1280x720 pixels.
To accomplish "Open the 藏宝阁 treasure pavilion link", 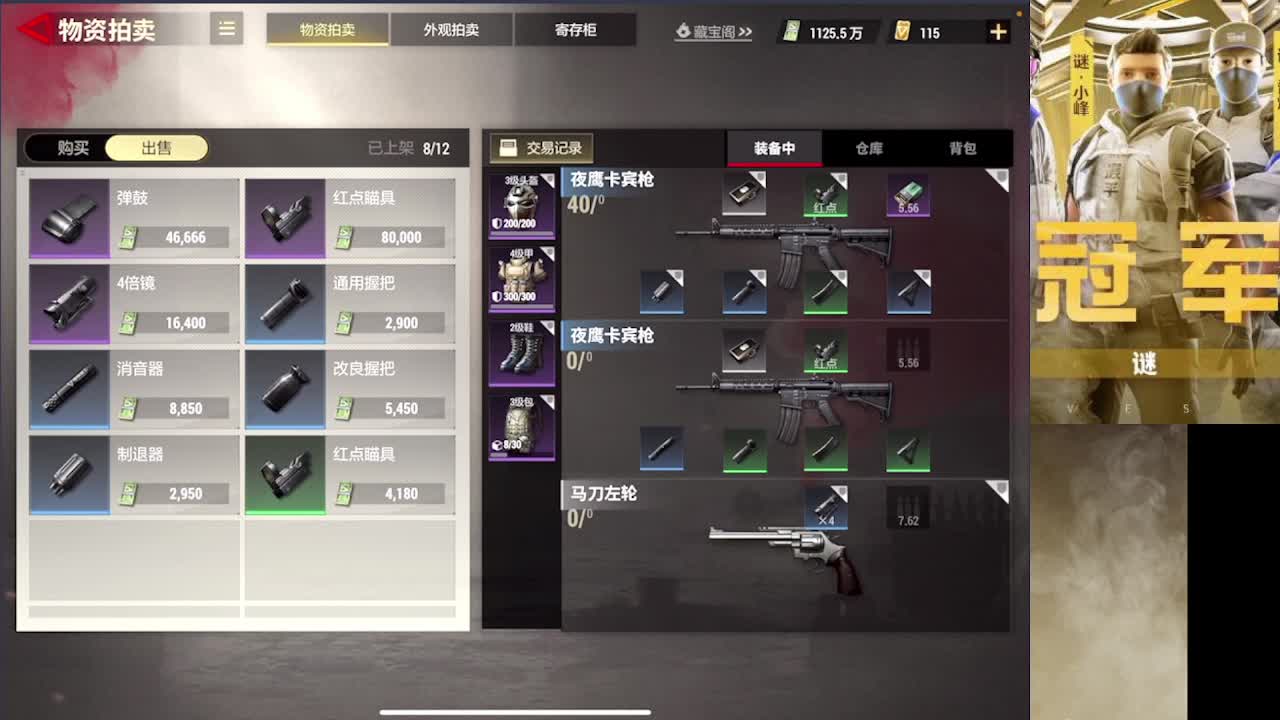I will pyautogui.click(x=712, y=31).
